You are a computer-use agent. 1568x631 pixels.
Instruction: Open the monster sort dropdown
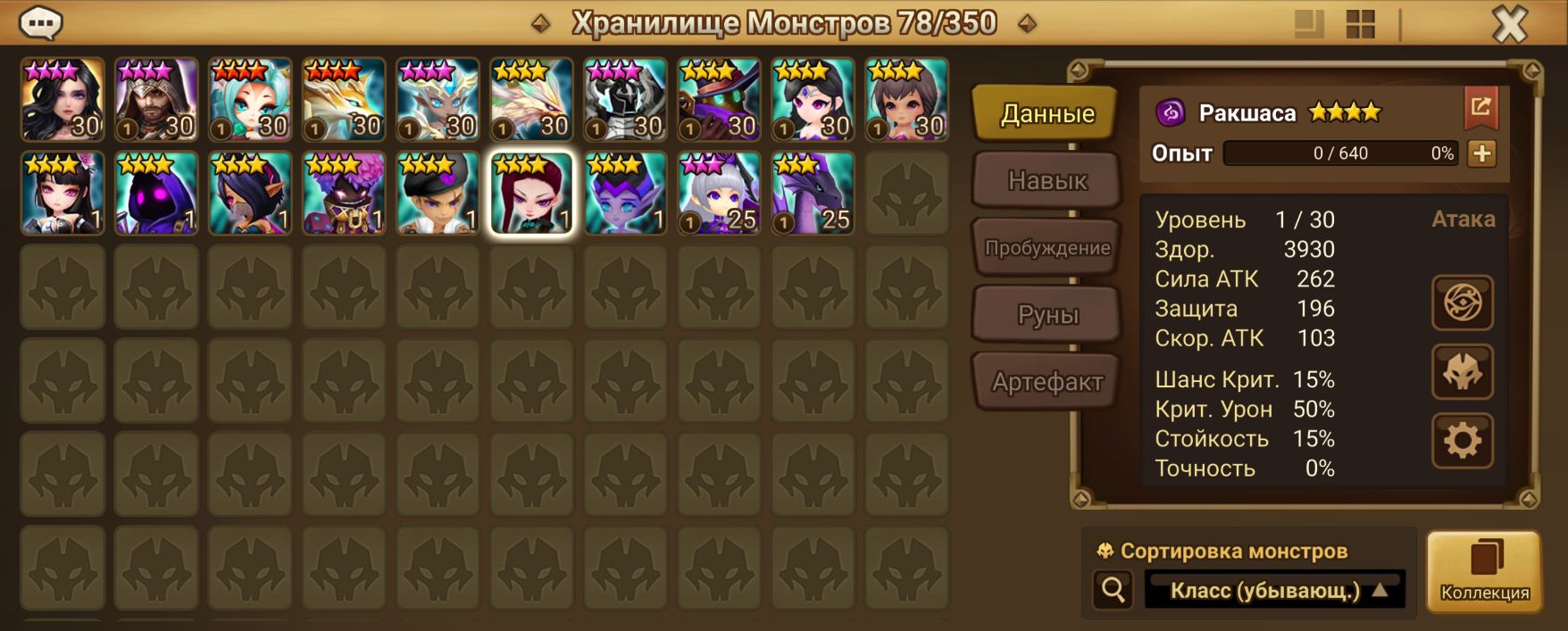coord(1274,590)
